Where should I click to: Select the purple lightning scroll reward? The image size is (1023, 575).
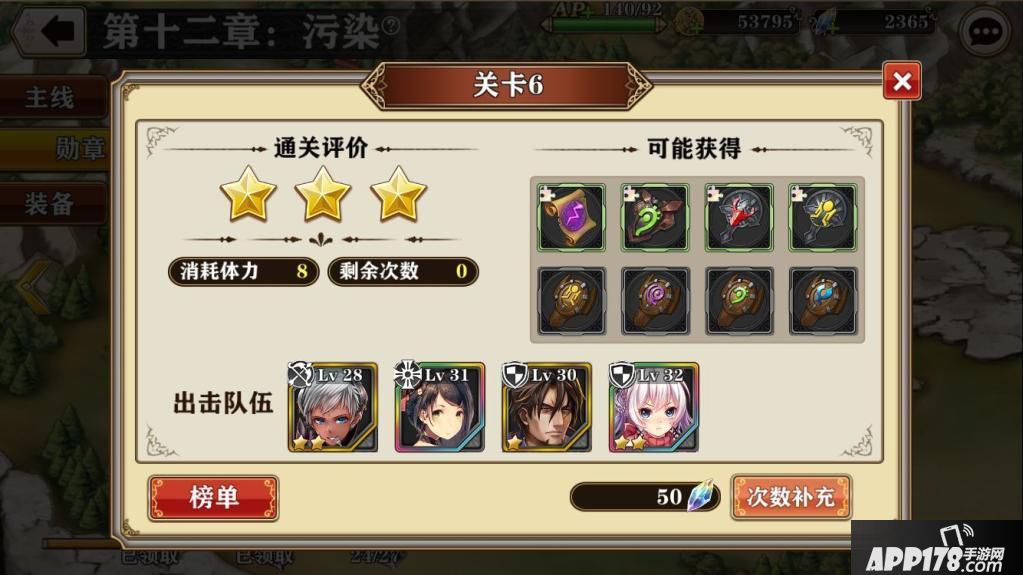tap(571, 217)
